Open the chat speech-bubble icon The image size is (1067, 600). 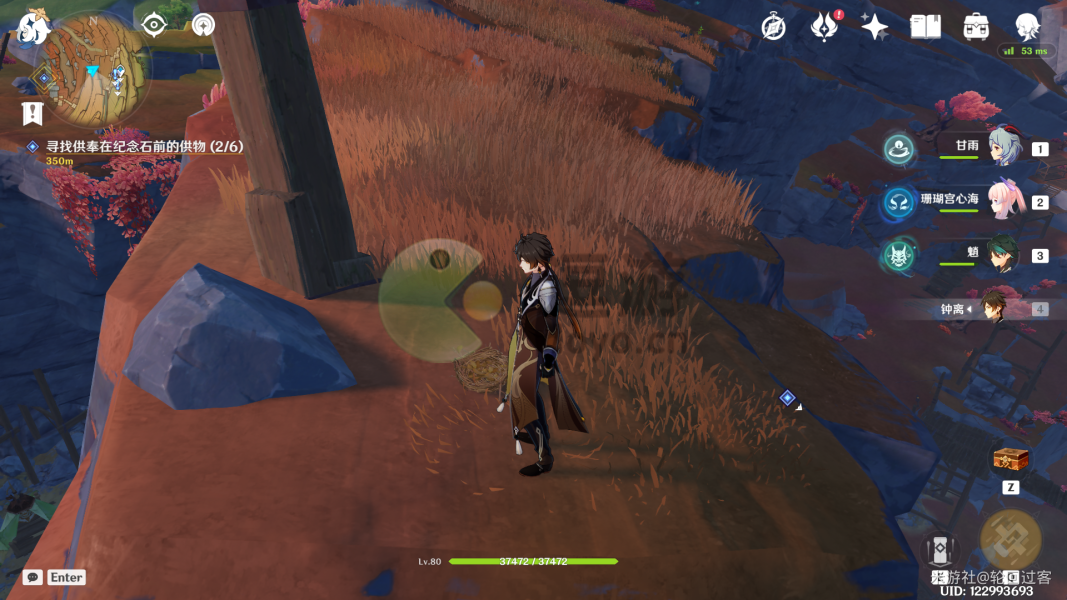tap(33, 577)
